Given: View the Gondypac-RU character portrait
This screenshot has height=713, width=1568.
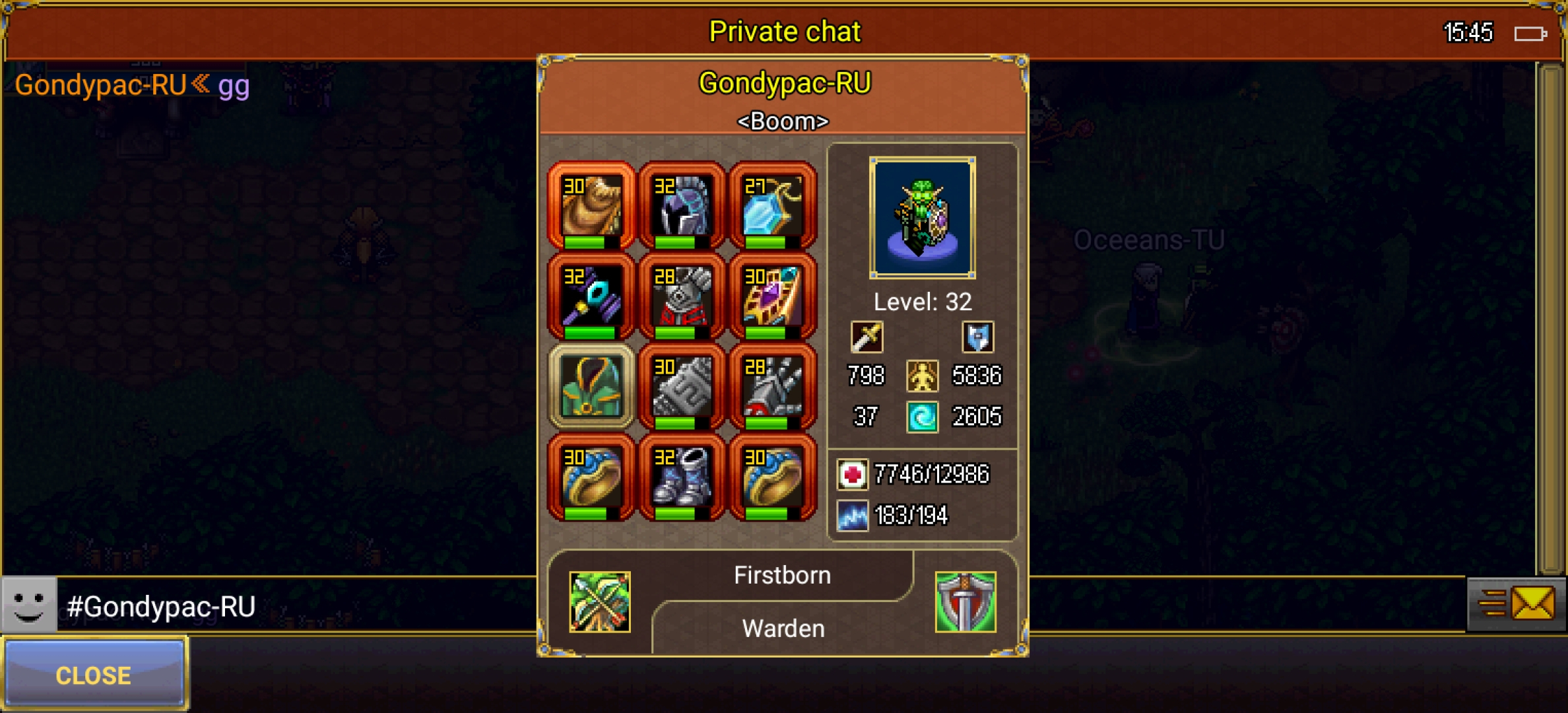Looking at the screenshot, I should 922,218.
